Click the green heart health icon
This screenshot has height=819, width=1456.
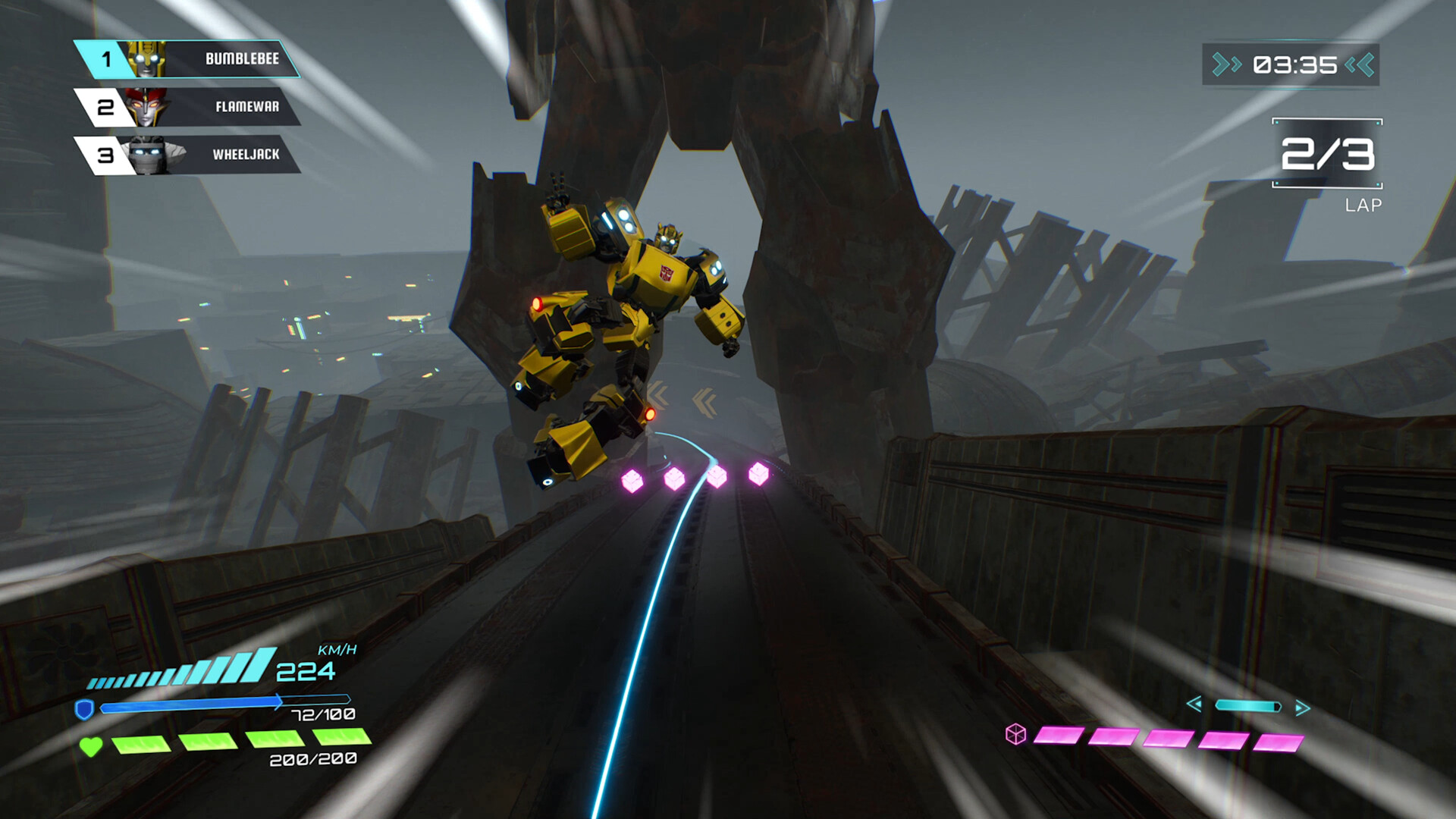[x=90, y=745]
